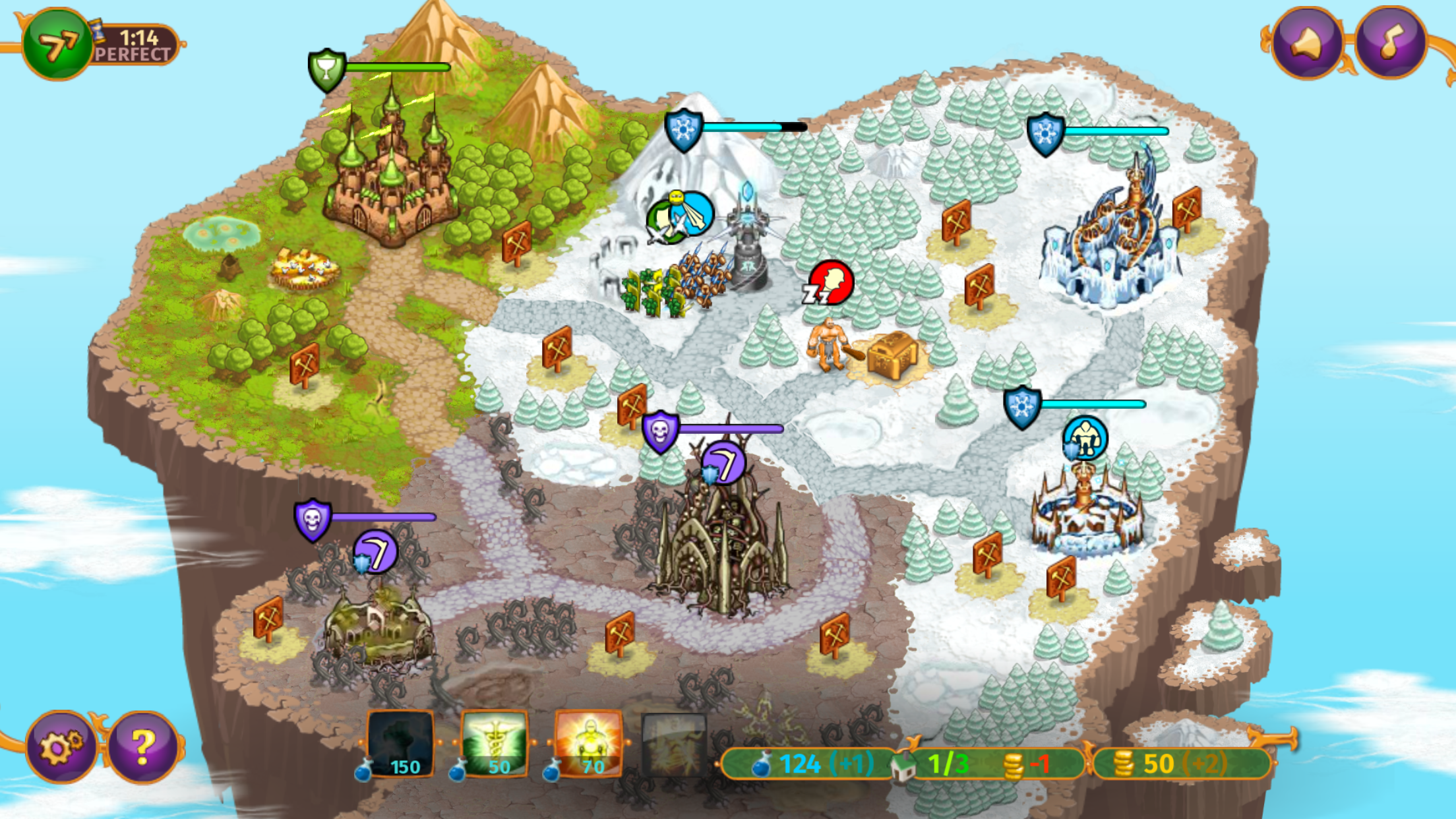Click the purple arrow marker above the swamp ruins
The image size is (1456, 819).
point(374,553)
